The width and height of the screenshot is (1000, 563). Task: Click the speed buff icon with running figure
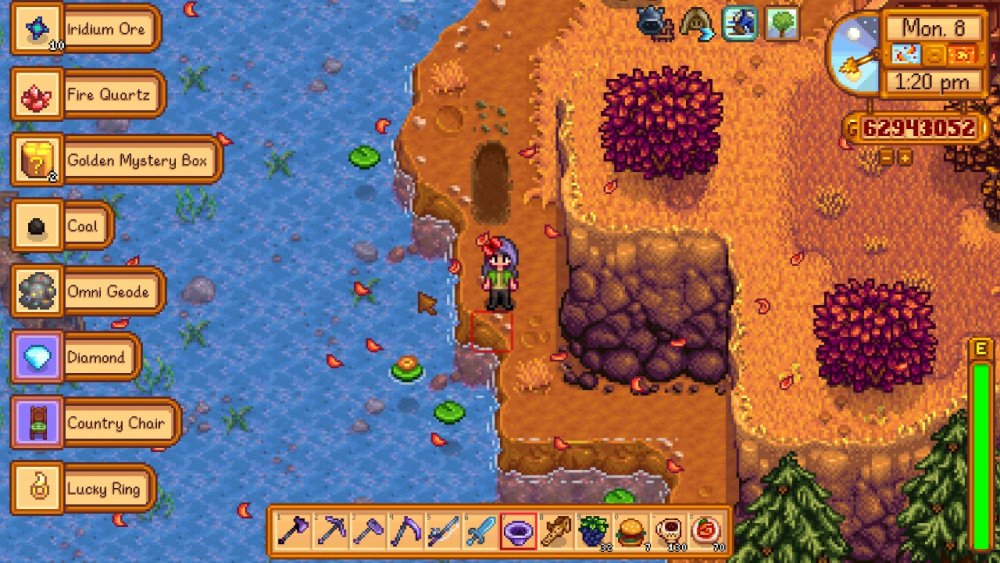tap(739, 22)
